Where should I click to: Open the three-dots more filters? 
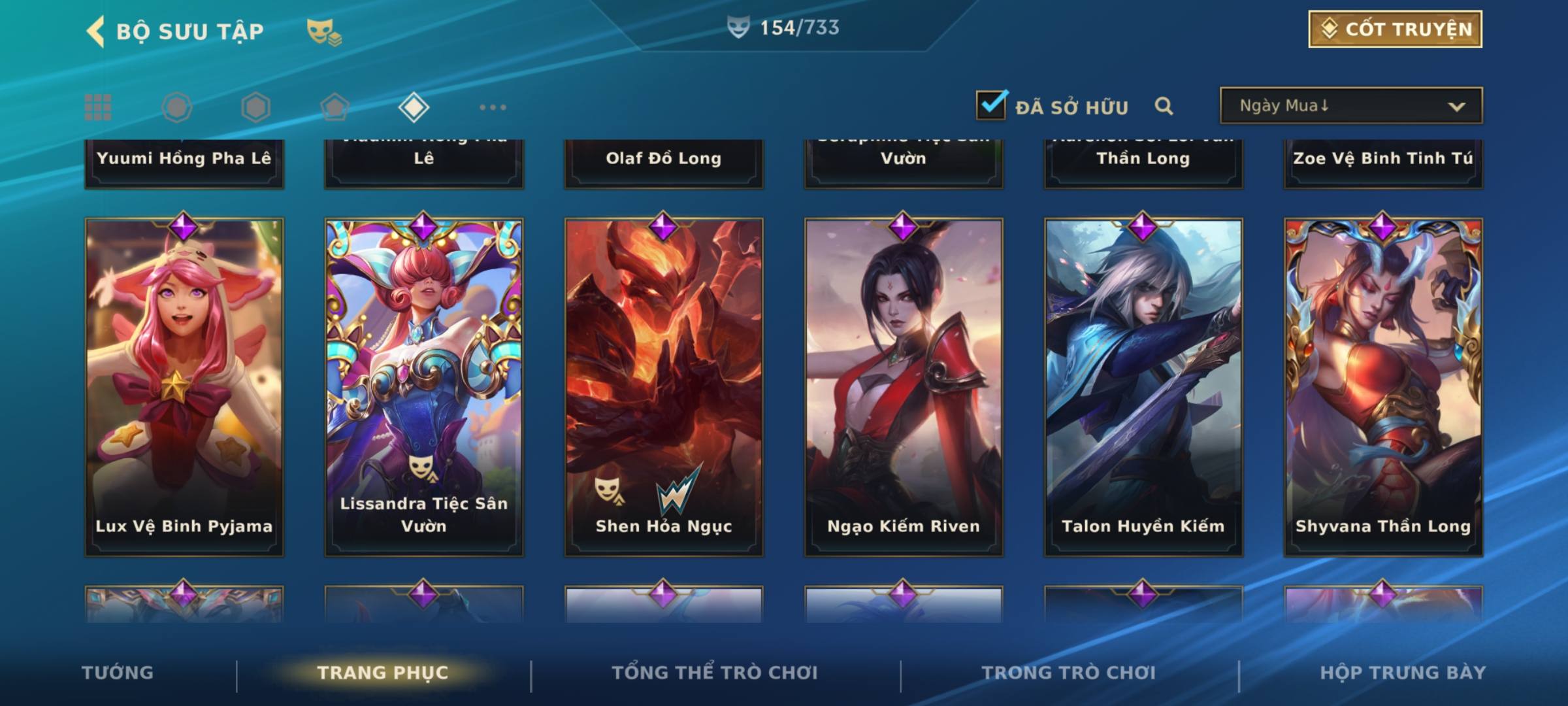coord(493,107)
